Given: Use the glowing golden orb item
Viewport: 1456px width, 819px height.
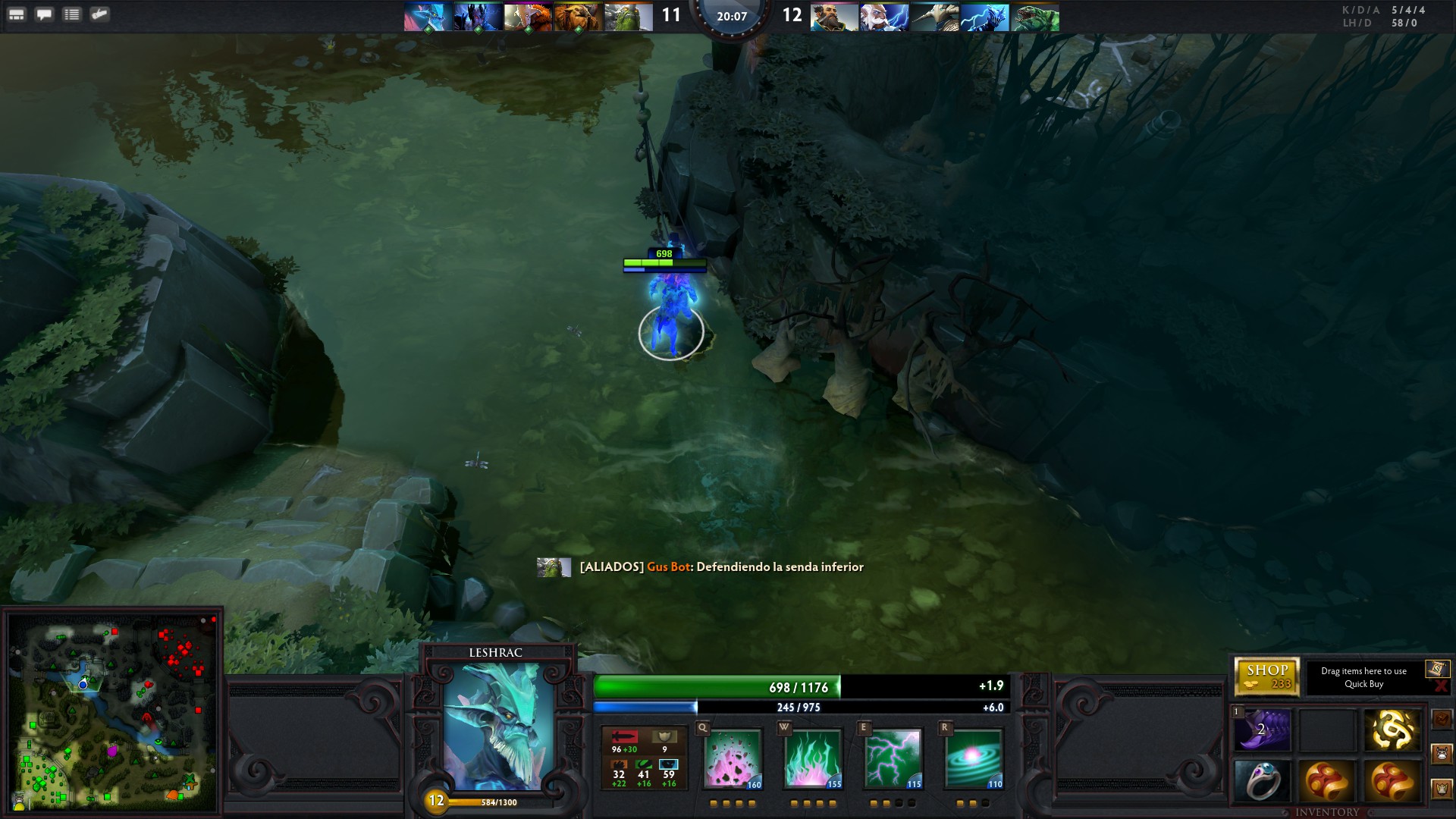Looking at the screenshot, I should [1392, 730].
